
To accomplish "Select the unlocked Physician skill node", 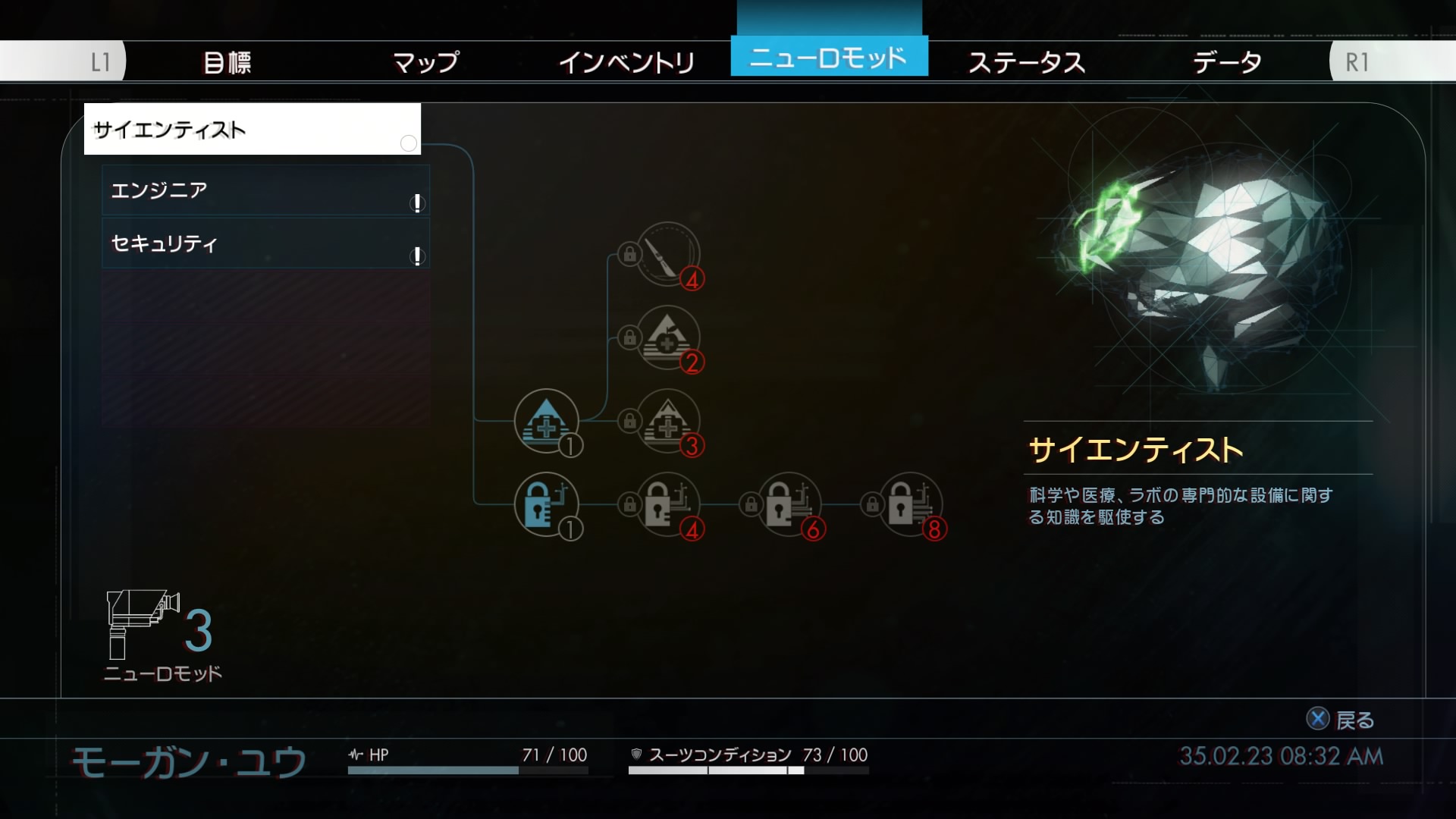I will point(548,422).
